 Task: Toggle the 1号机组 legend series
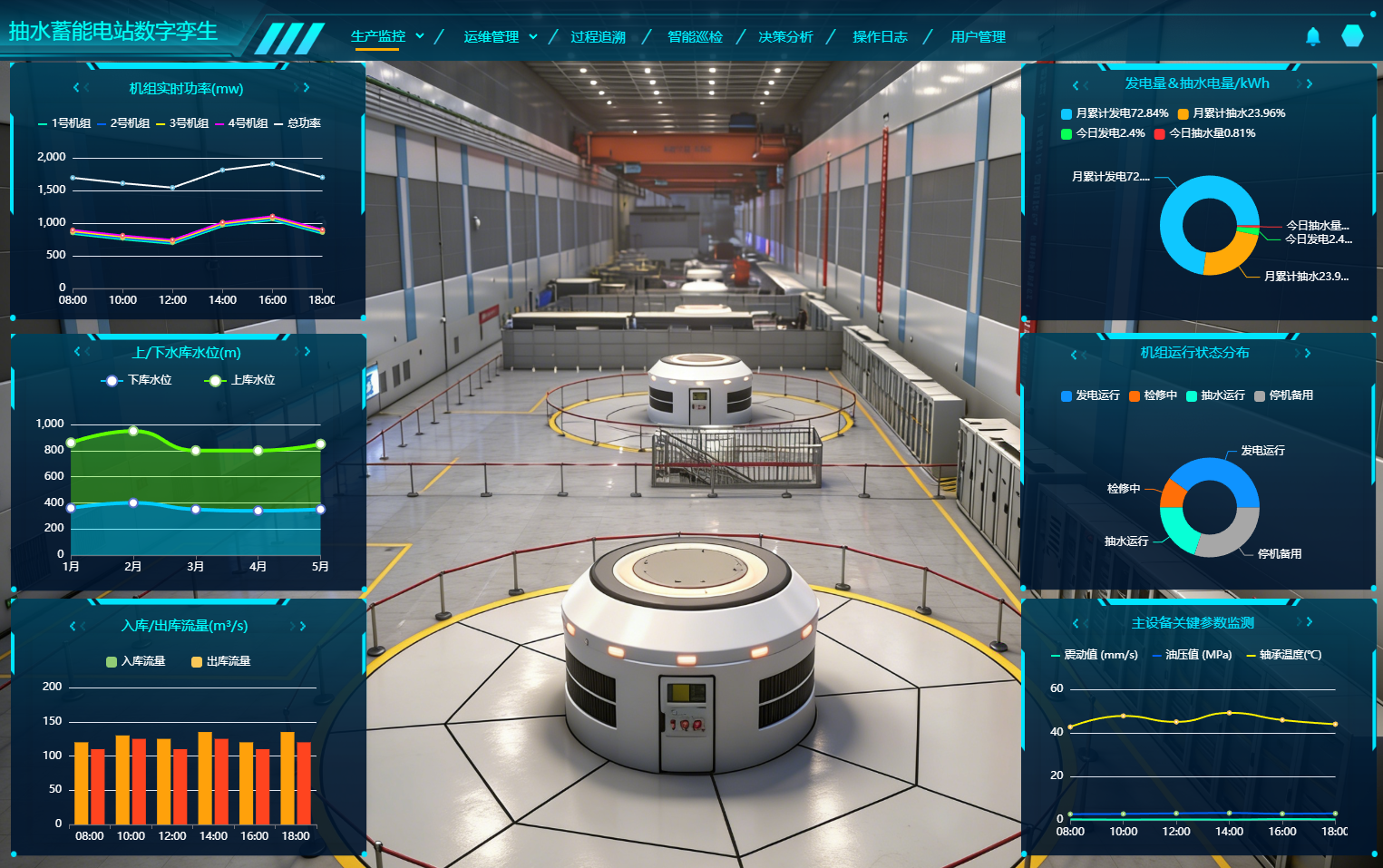(x=64, y=123)
